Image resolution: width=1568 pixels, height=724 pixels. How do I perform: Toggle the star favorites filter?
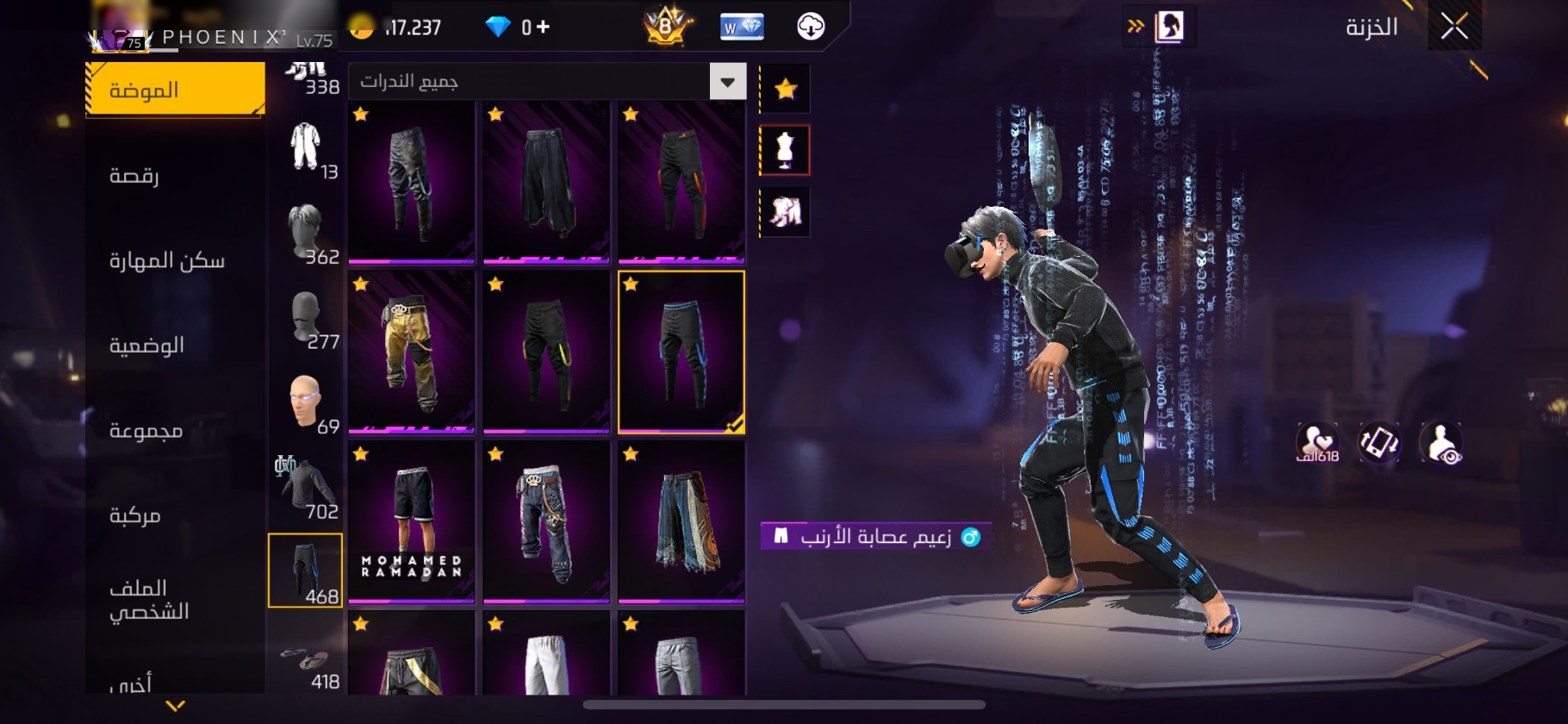(x=785, y=89)
